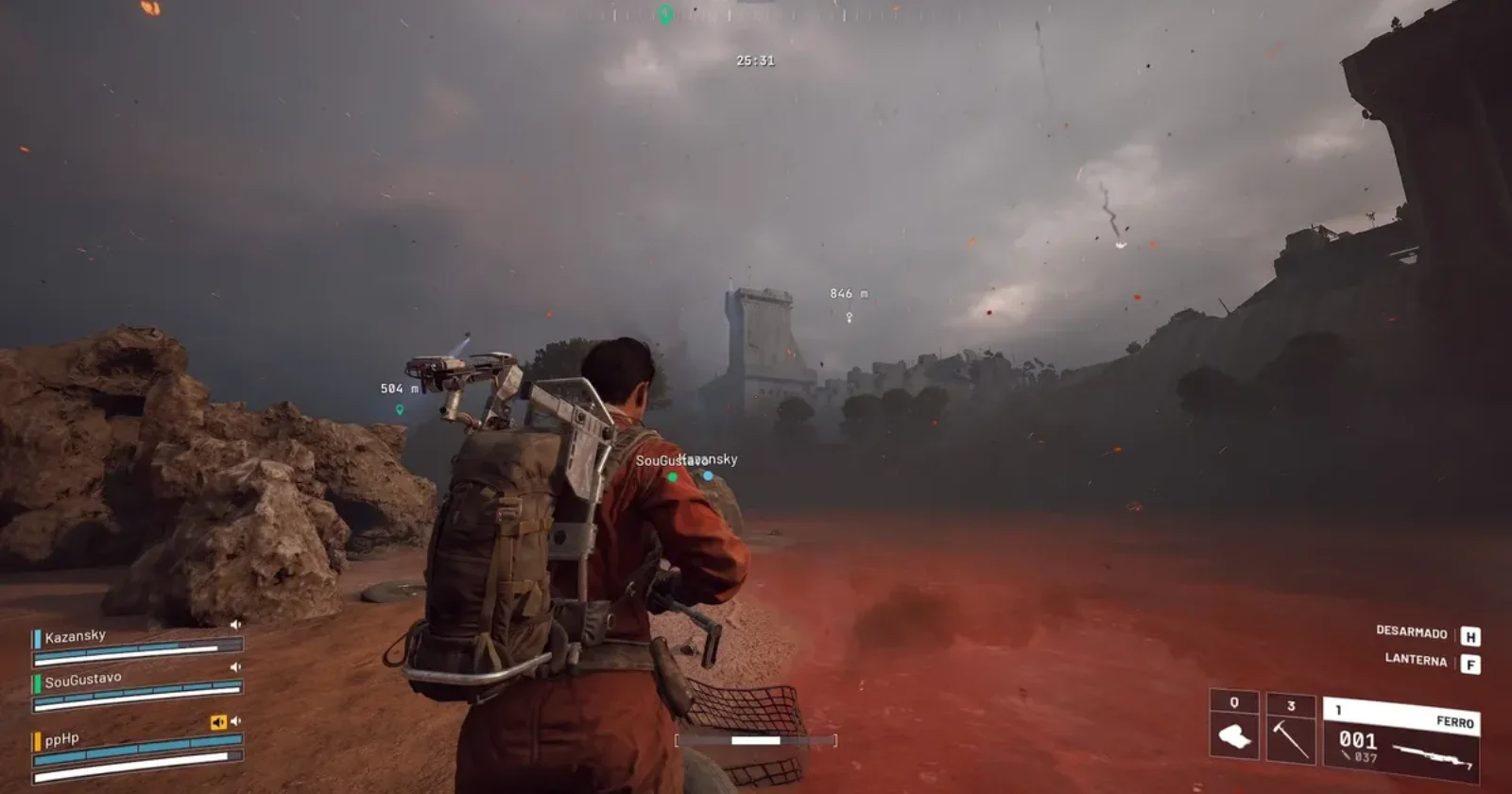Click the 846 m white waypoint marker
1512x794 pixels.
pos(849,318)
